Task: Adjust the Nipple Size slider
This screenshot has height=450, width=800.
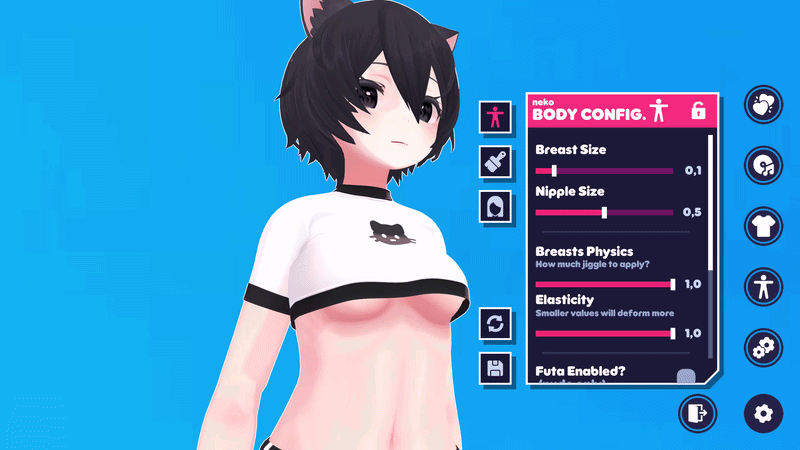Action: pos(604,212)
